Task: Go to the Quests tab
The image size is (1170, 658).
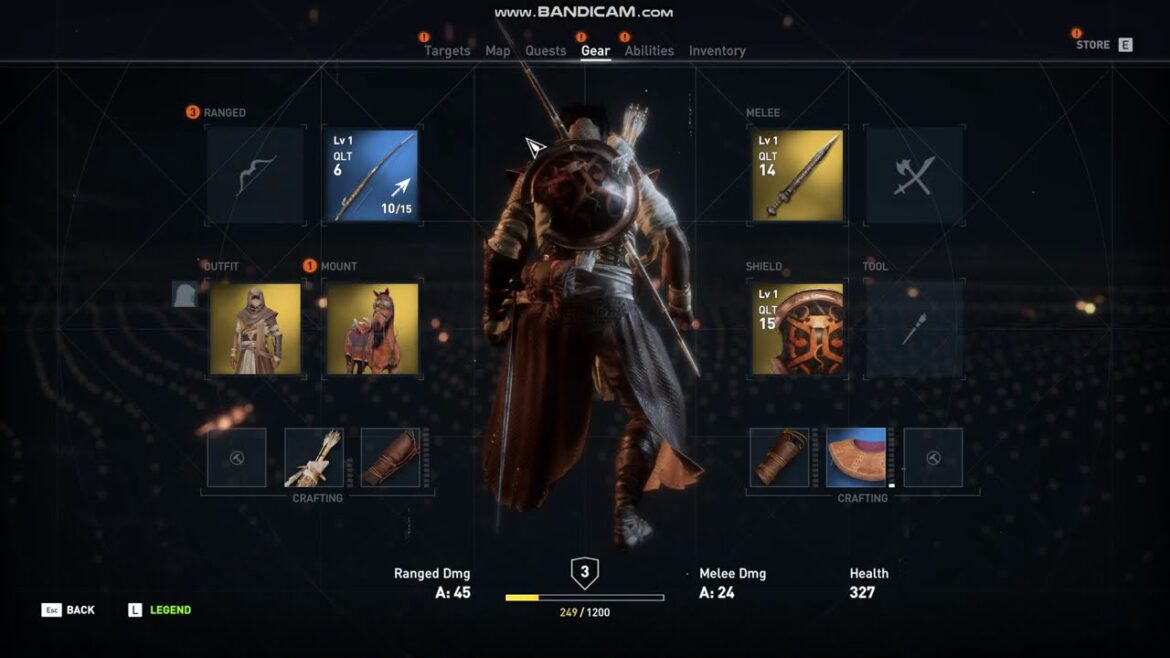Action: click(x=546, y=51)
